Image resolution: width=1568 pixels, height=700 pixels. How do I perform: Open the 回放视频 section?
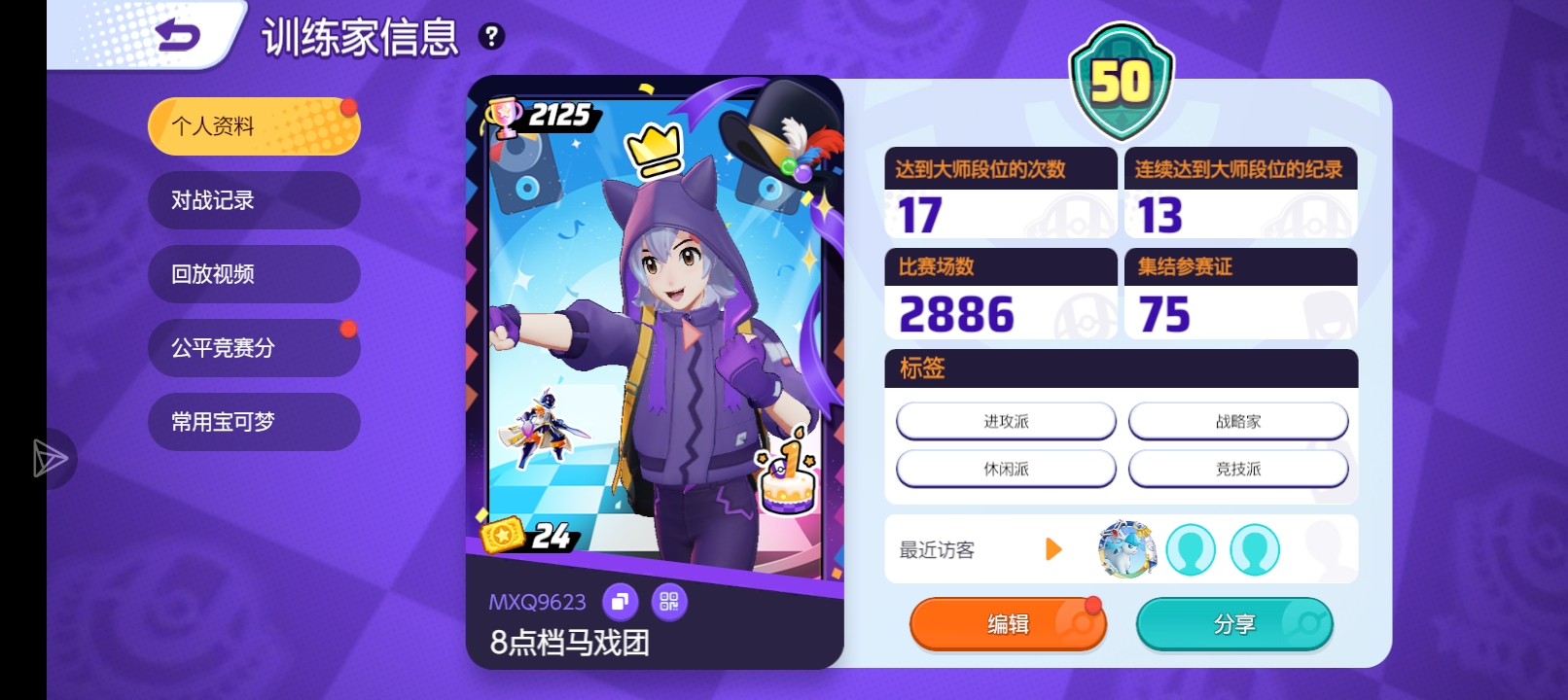[253, 274]
